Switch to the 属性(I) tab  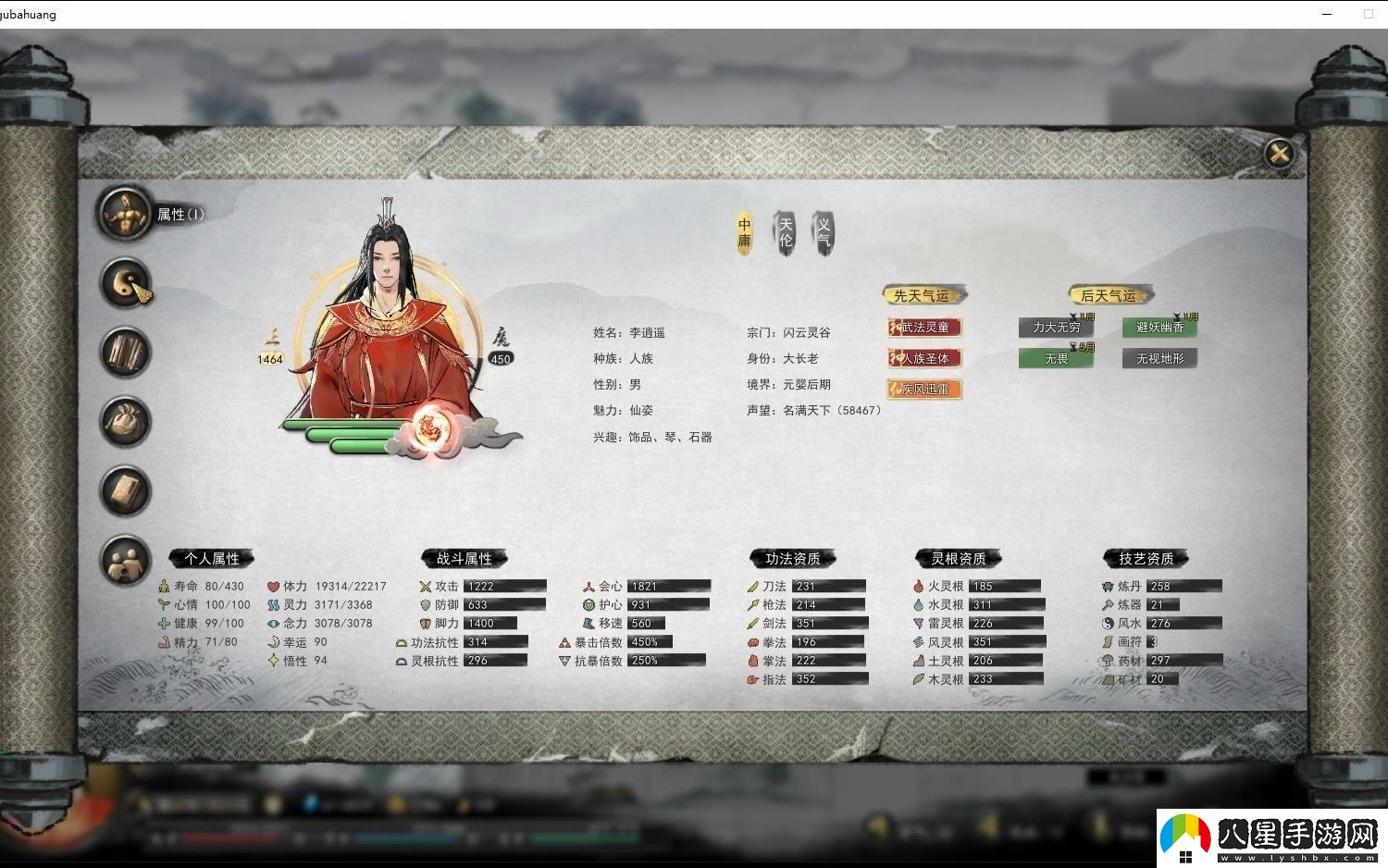181,212
